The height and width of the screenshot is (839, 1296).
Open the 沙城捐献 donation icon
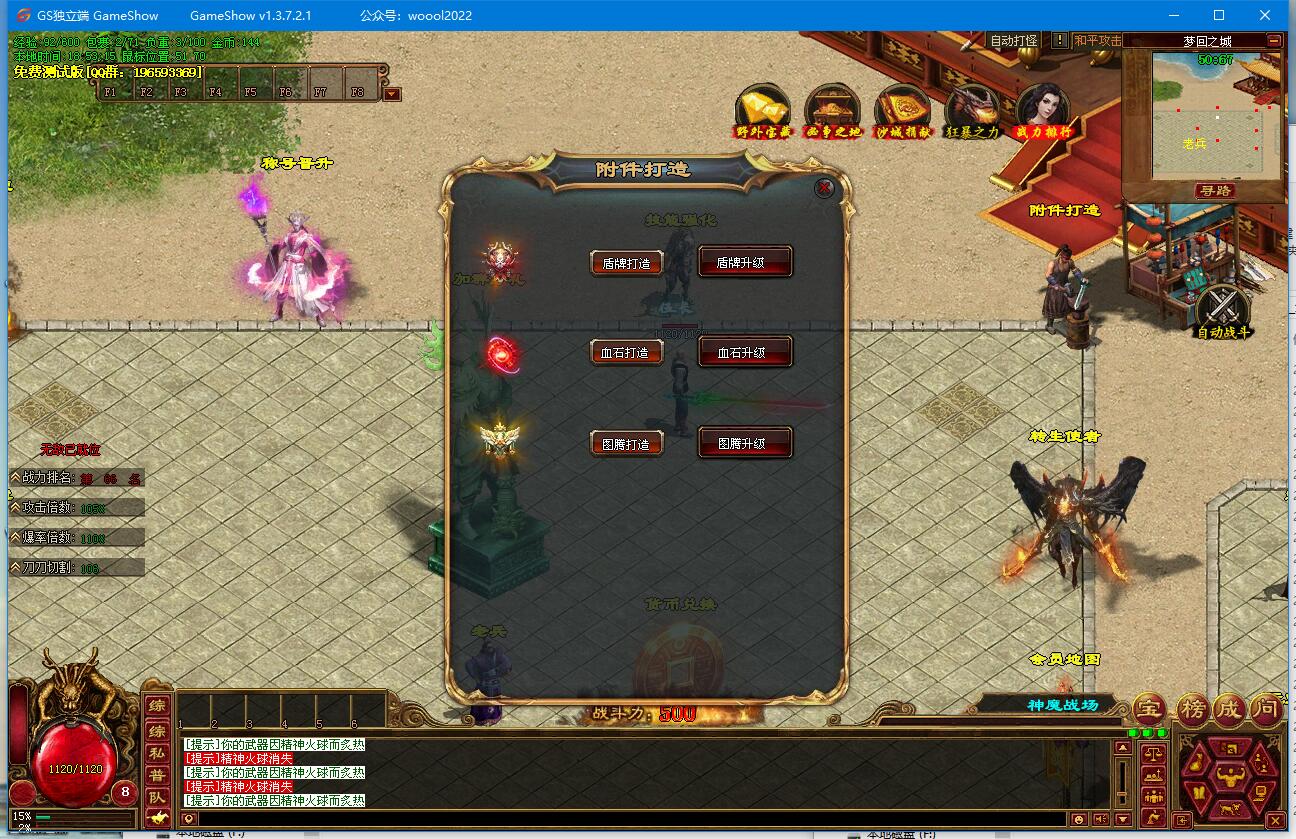(902, 108)
